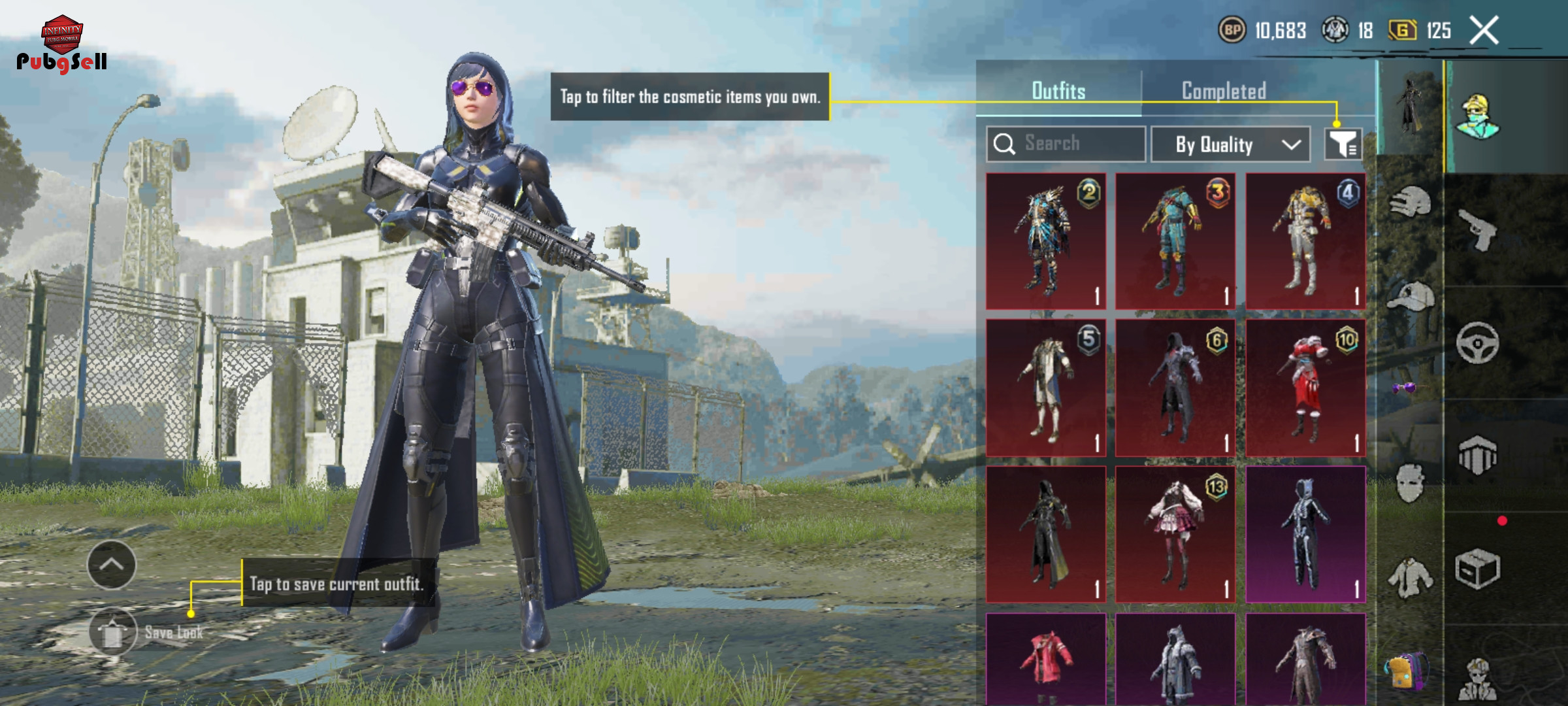Select the white jacket clothing slot
The image size is (1568, 706).
[x=1410, y=578]
